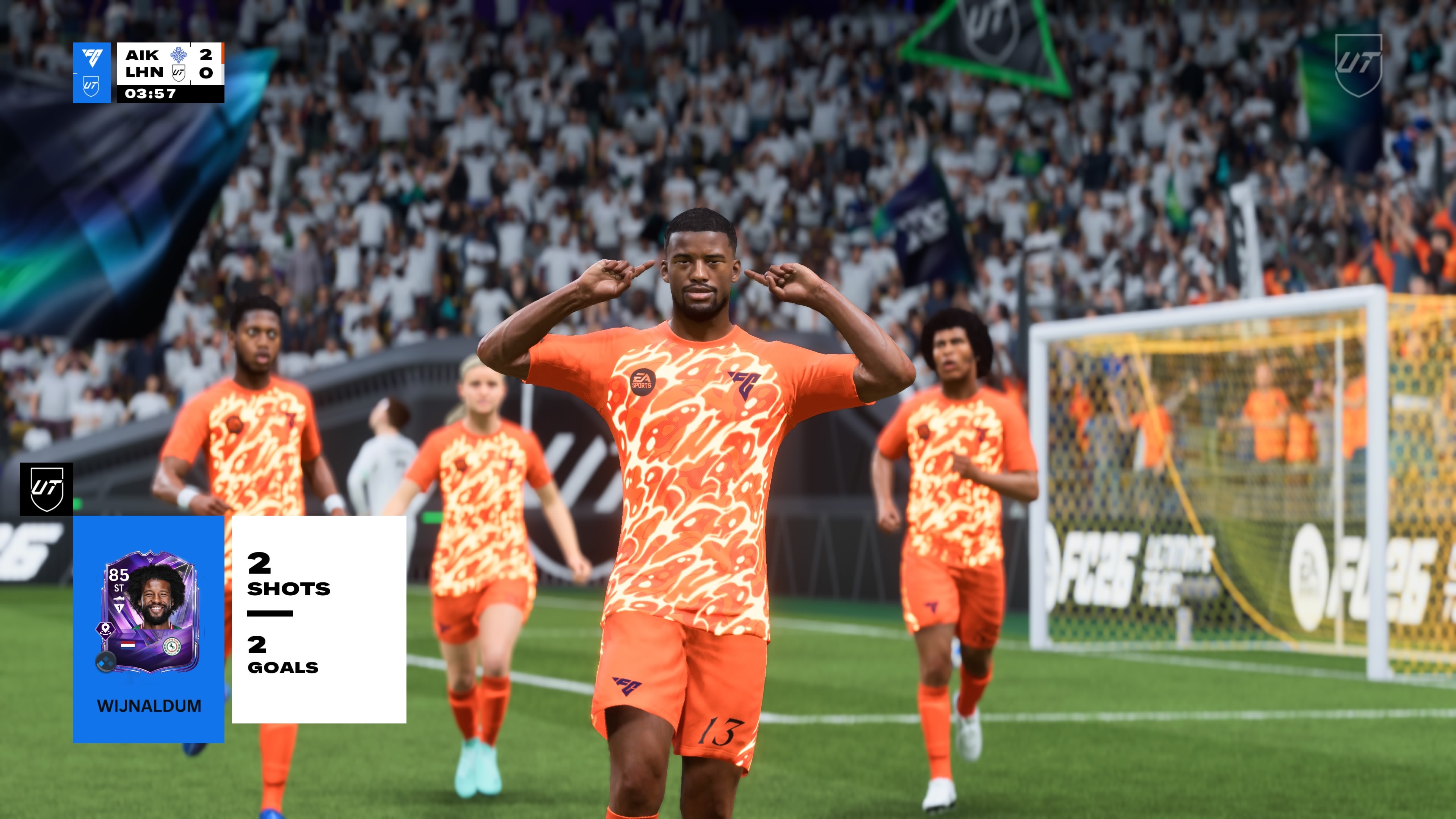Select the AIK club crest on the scoreboard
The image size is (1456, 819).
pyautogui.click(x=179, y=55)
